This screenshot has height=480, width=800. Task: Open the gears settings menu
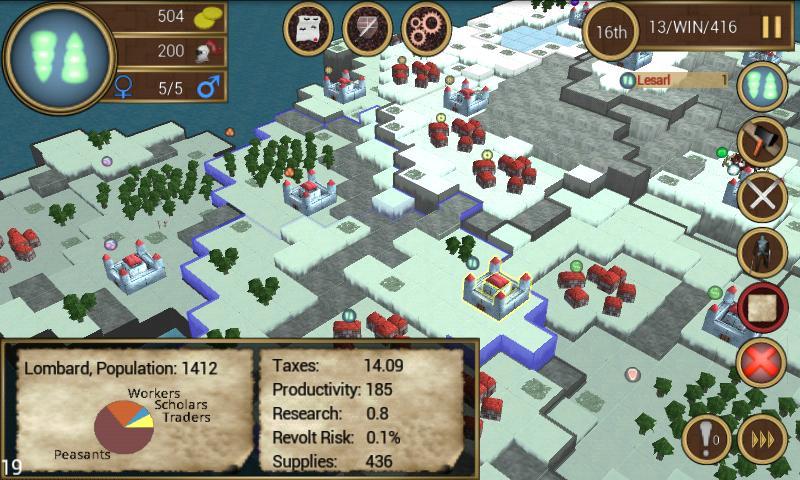pyautogui.click(x=426, y=29)
